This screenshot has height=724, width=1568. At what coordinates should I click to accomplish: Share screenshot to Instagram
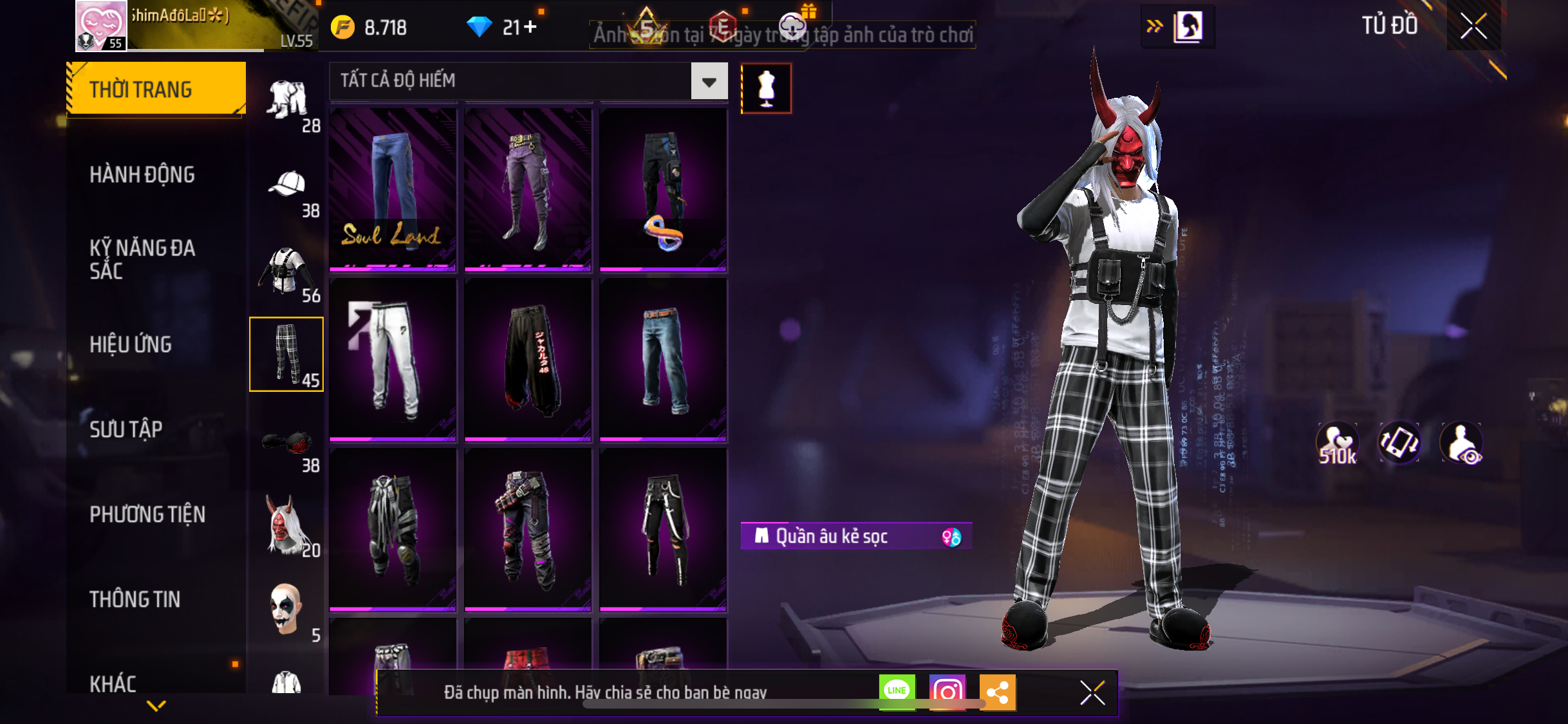(947, 692)
